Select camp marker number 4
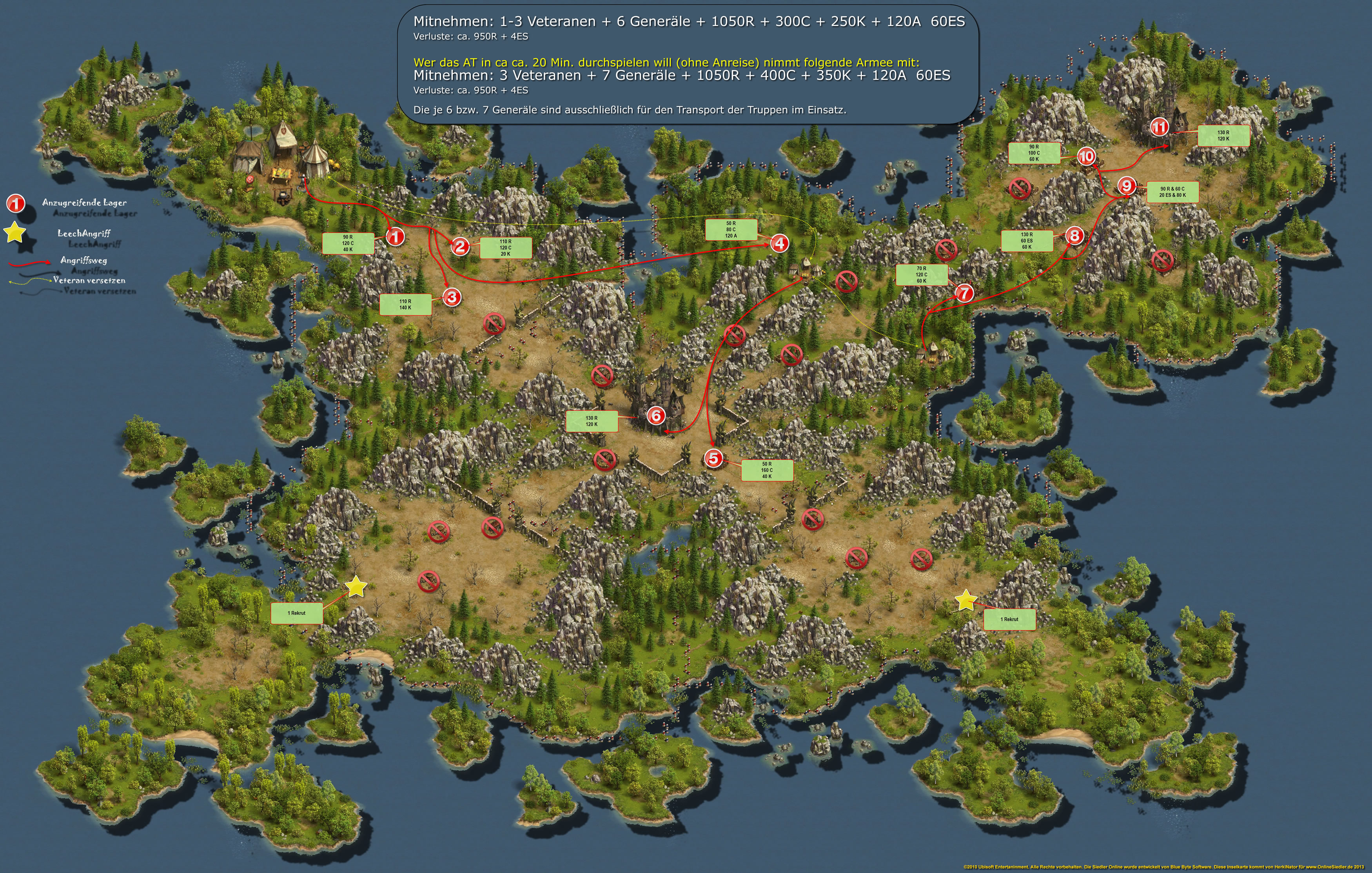Screen dimensions: 1372x873 tap(779, 243)
